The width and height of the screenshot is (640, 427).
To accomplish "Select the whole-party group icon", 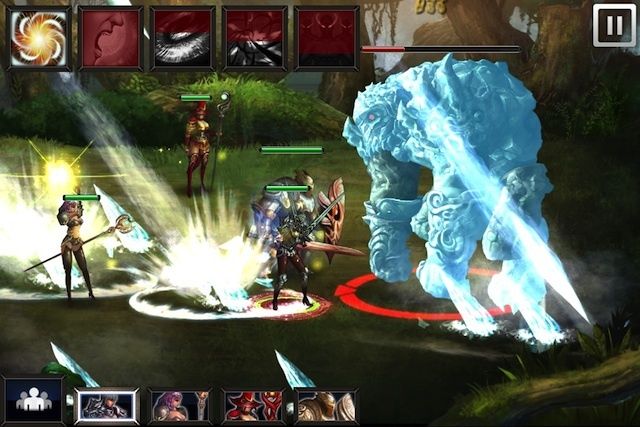I will (x=33, y=401).
